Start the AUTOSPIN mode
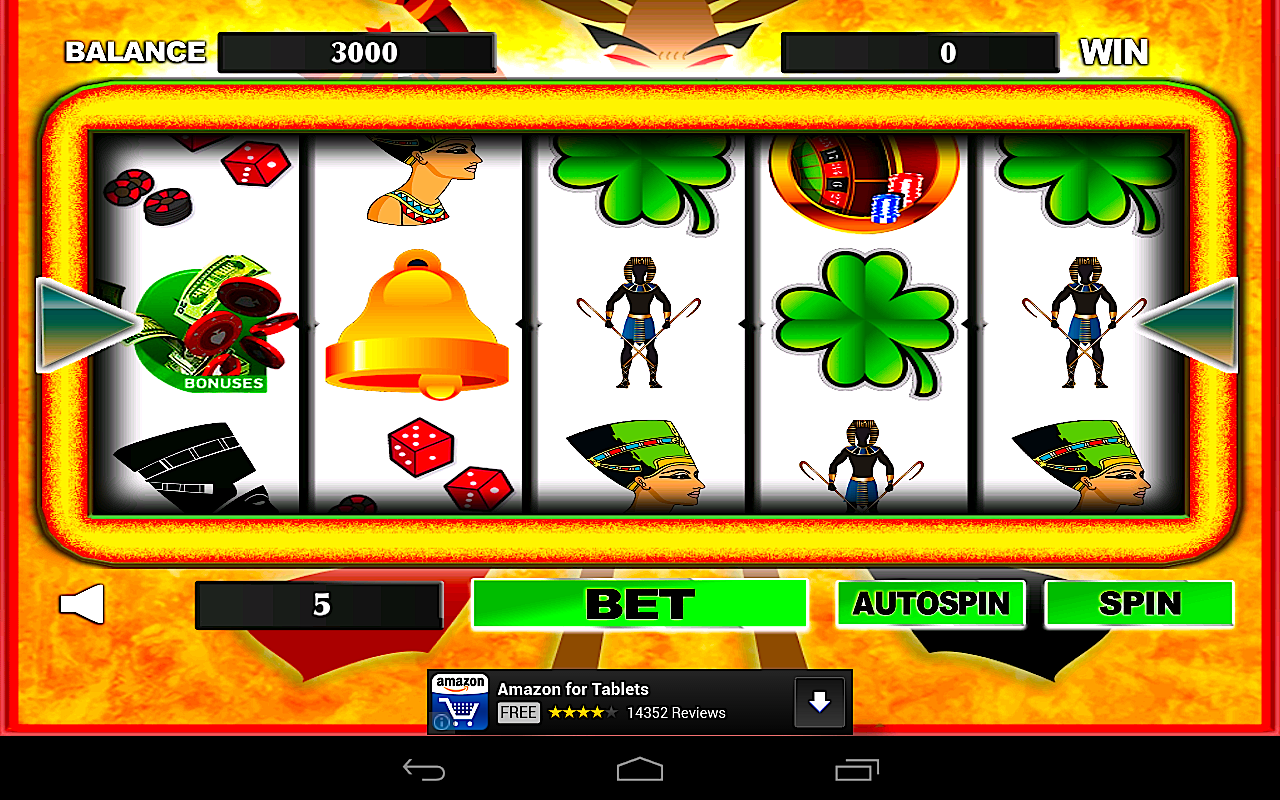The height and width of the screenshot is (800, 1280). tap(930, 603)
